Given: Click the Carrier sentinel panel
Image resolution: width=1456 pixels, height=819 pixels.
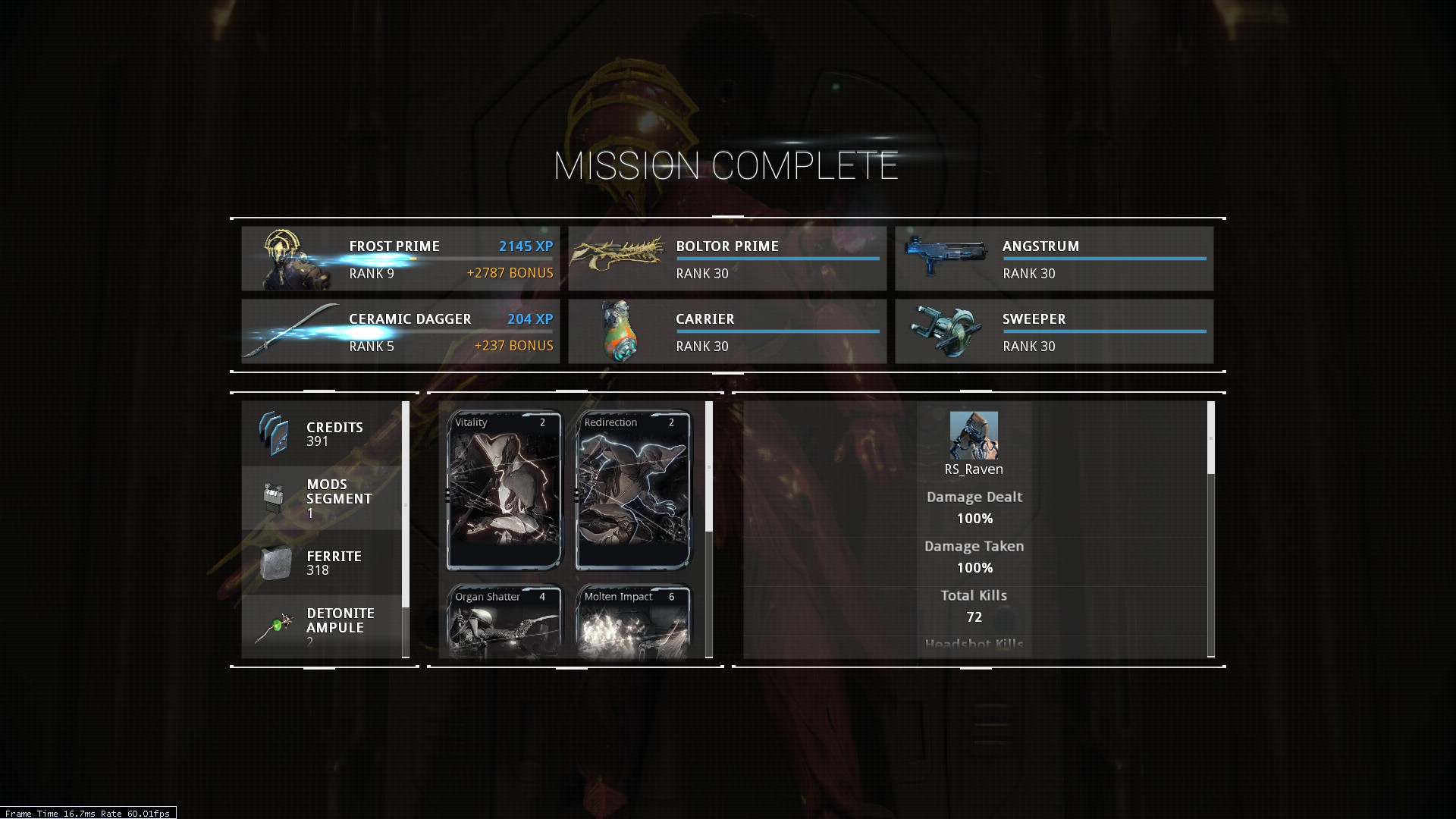Looking at the screenshot, I should [x=727, y=331].
